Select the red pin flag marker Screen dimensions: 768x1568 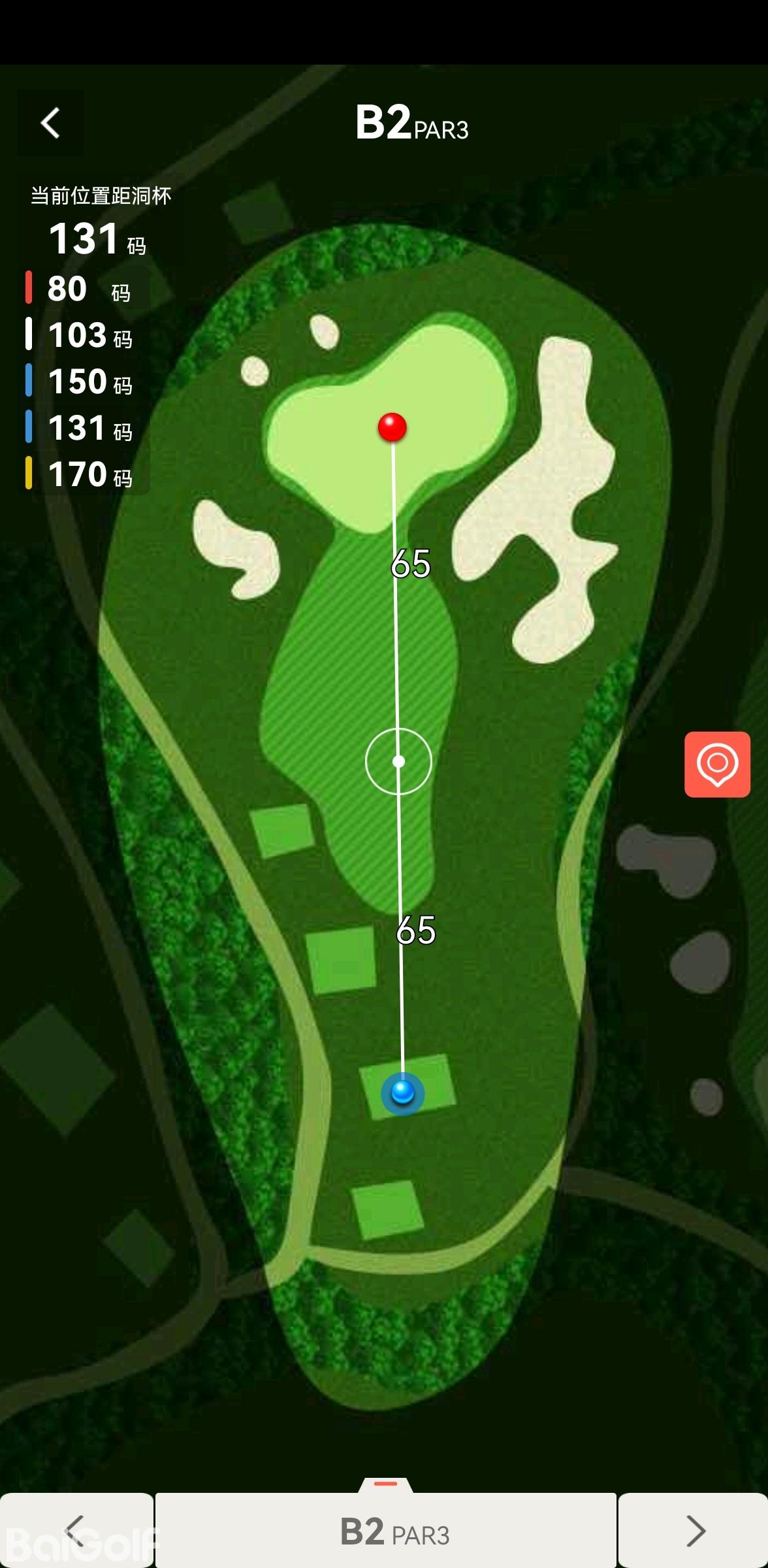tap(392, 427)
